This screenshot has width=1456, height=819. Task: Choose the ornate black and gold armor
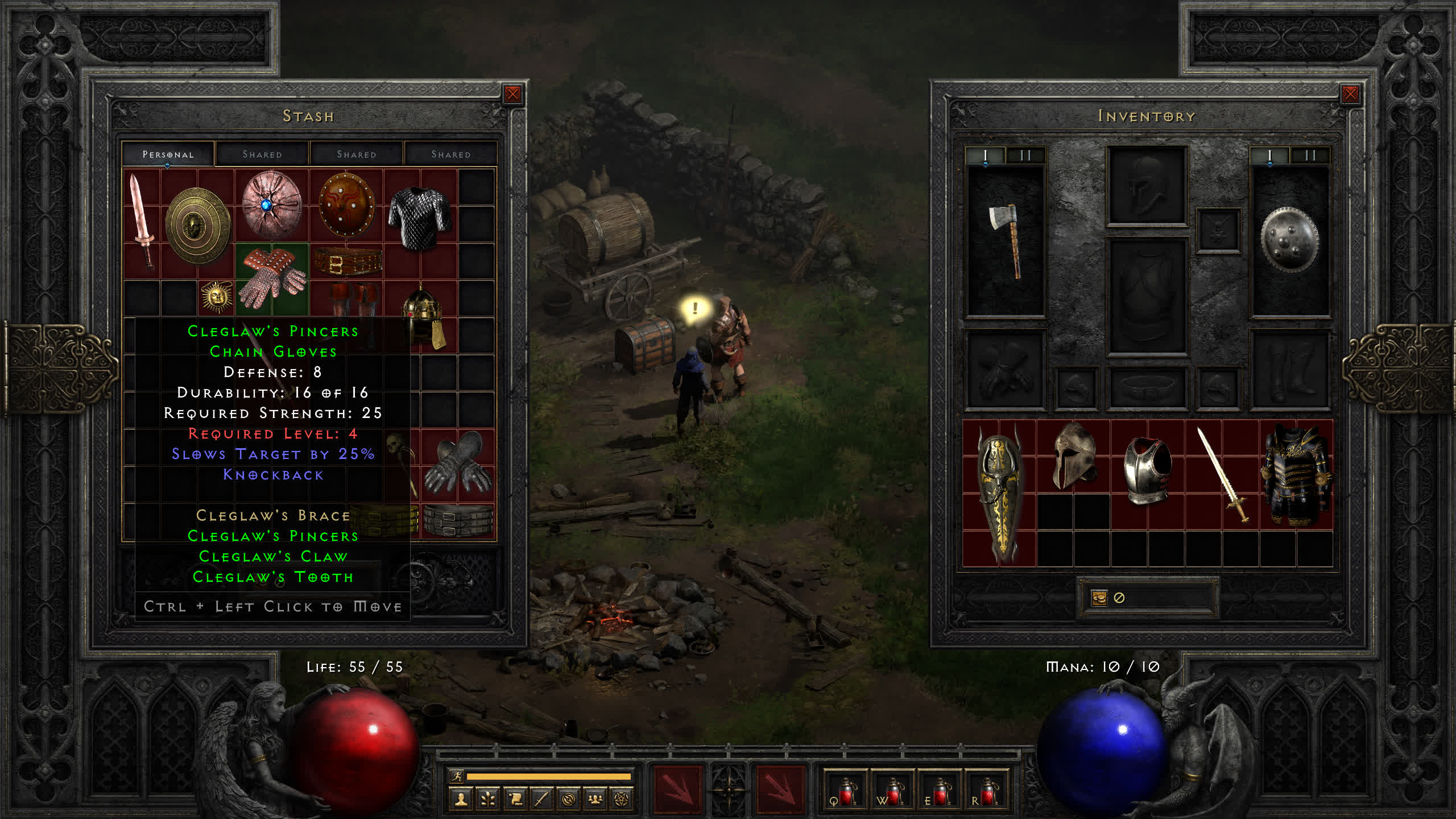1295,475
